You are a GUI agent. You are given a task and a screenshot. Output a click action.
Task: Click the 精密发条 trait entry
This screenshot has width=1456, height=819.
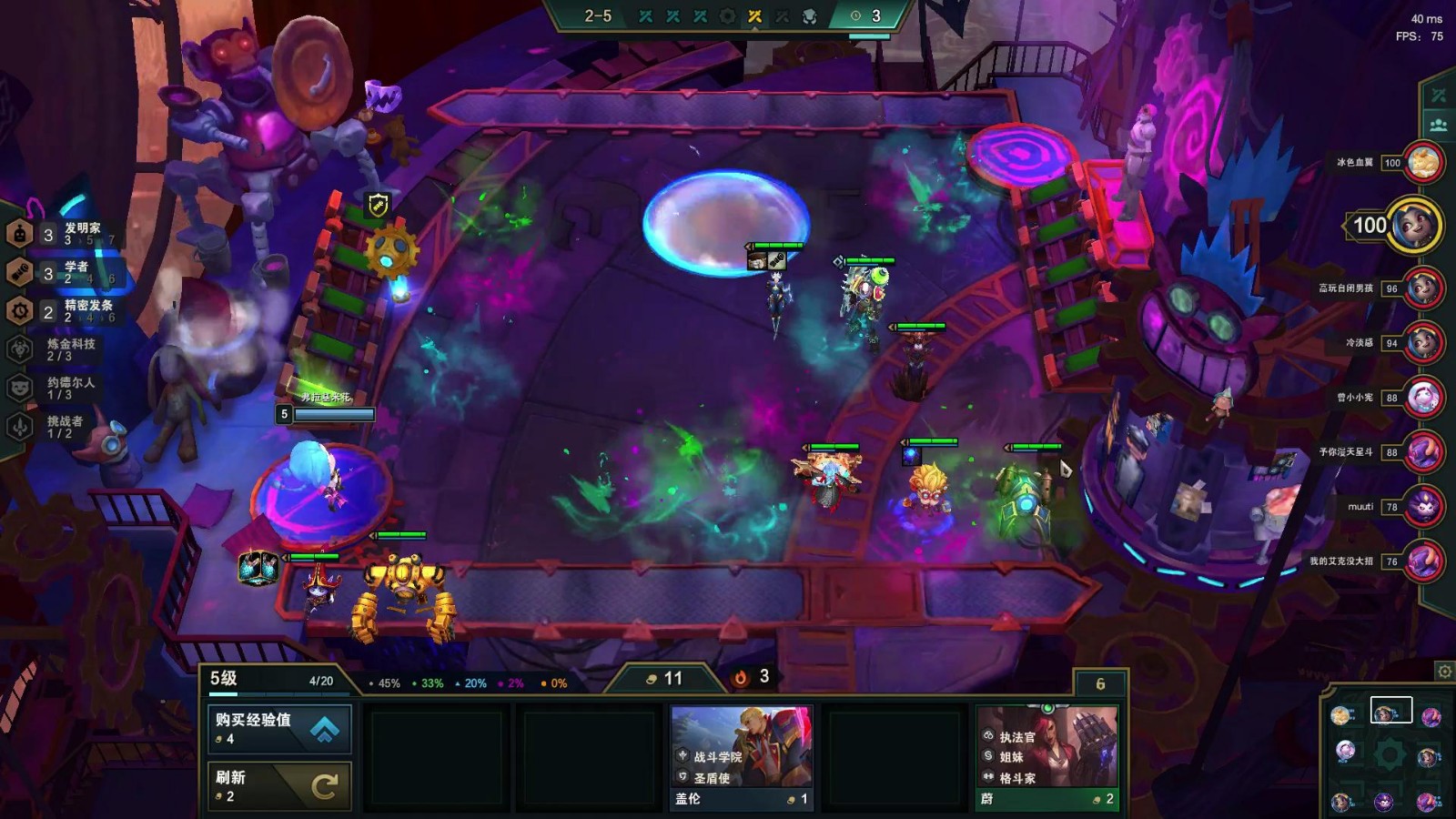64,311
